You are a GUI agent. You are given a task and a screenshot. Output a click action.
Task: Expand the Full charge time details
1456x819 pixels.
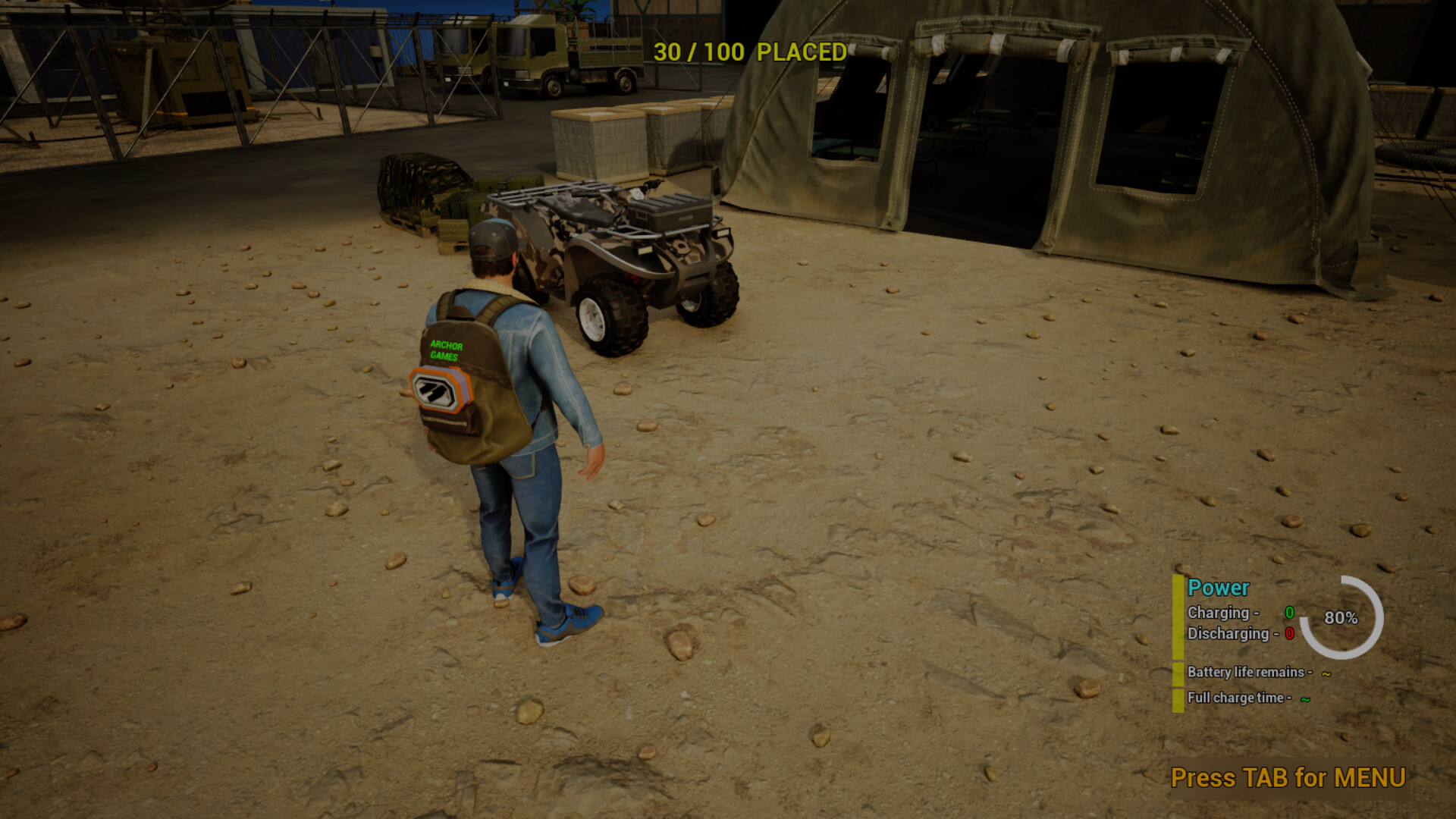(x=1240, y=698)
